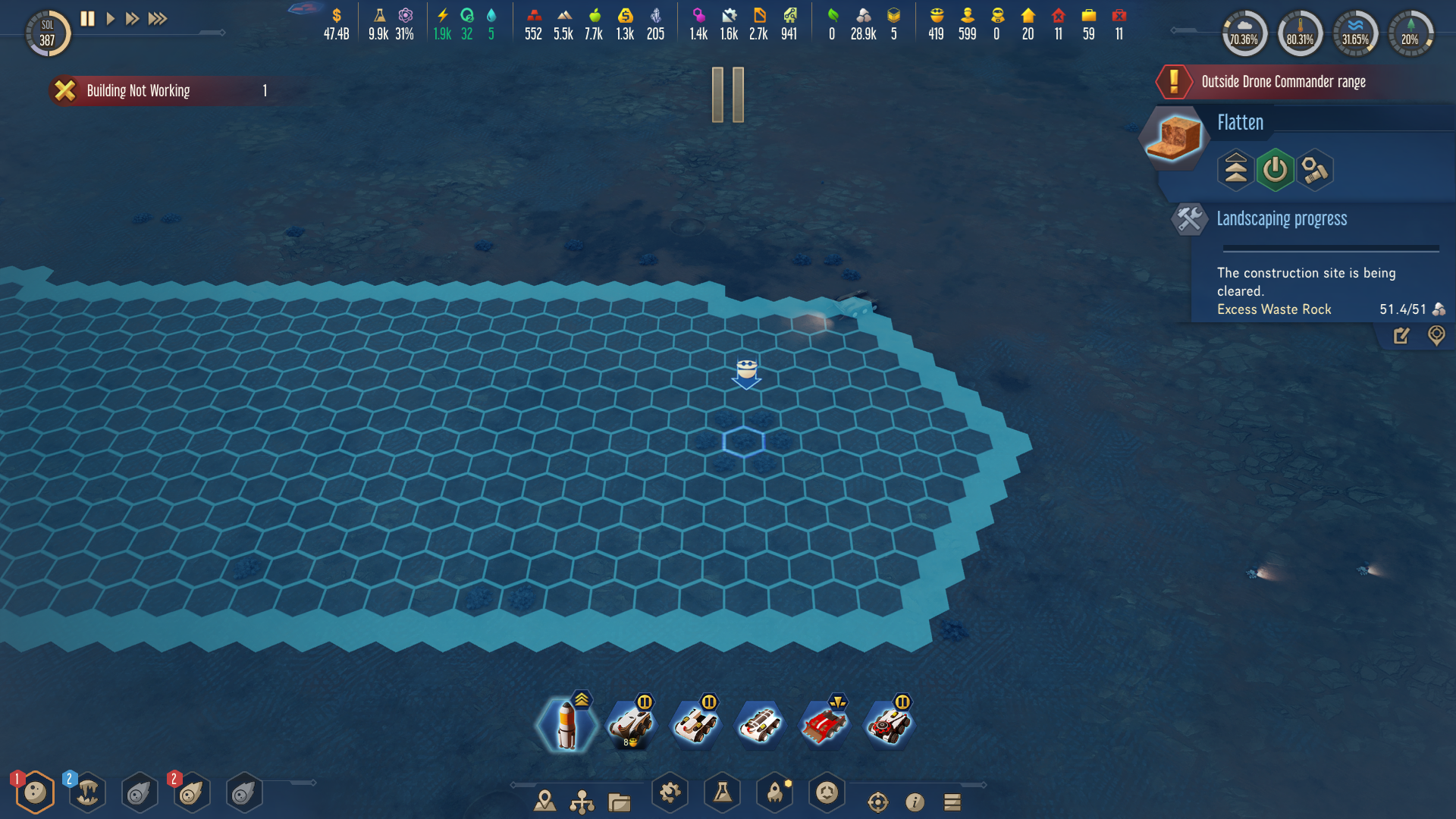Click the edit pencil icon on the Flatten panel
The image size is (1456, 819).
[x=1401, y=336]
